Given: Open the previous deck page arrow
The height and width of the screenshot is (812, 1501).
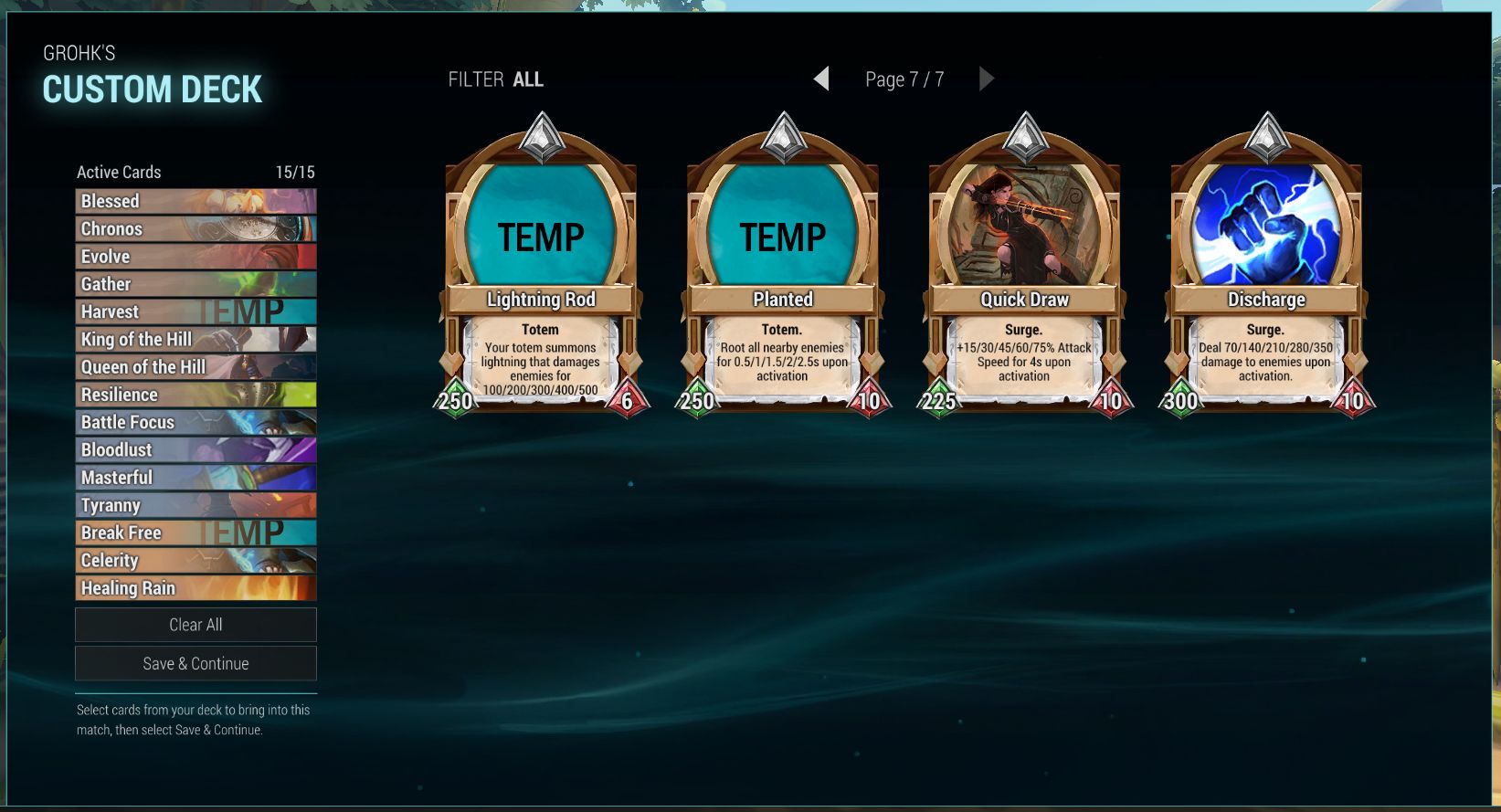Looking at the screenshot, I should [821, 79].
